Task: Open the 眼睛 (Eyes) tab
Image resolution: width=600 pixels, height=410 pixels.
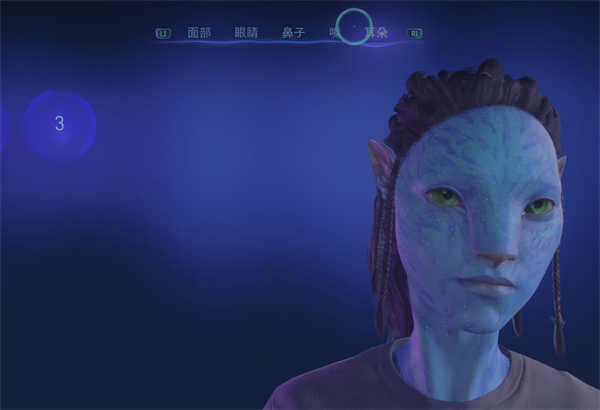Action: click(246, 33)
